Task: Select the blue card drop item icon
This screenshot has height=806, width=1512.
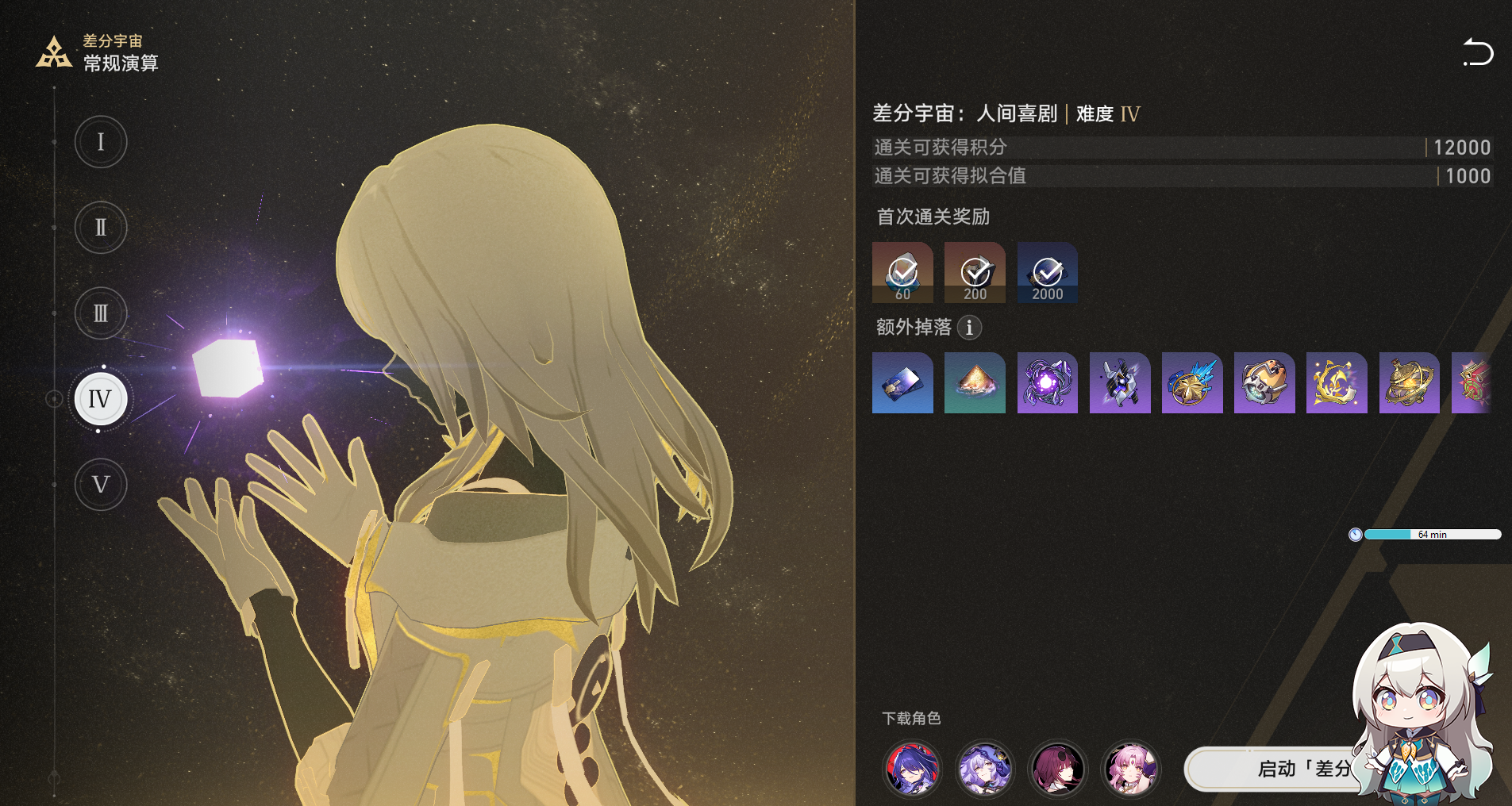Action: point(902,384)
